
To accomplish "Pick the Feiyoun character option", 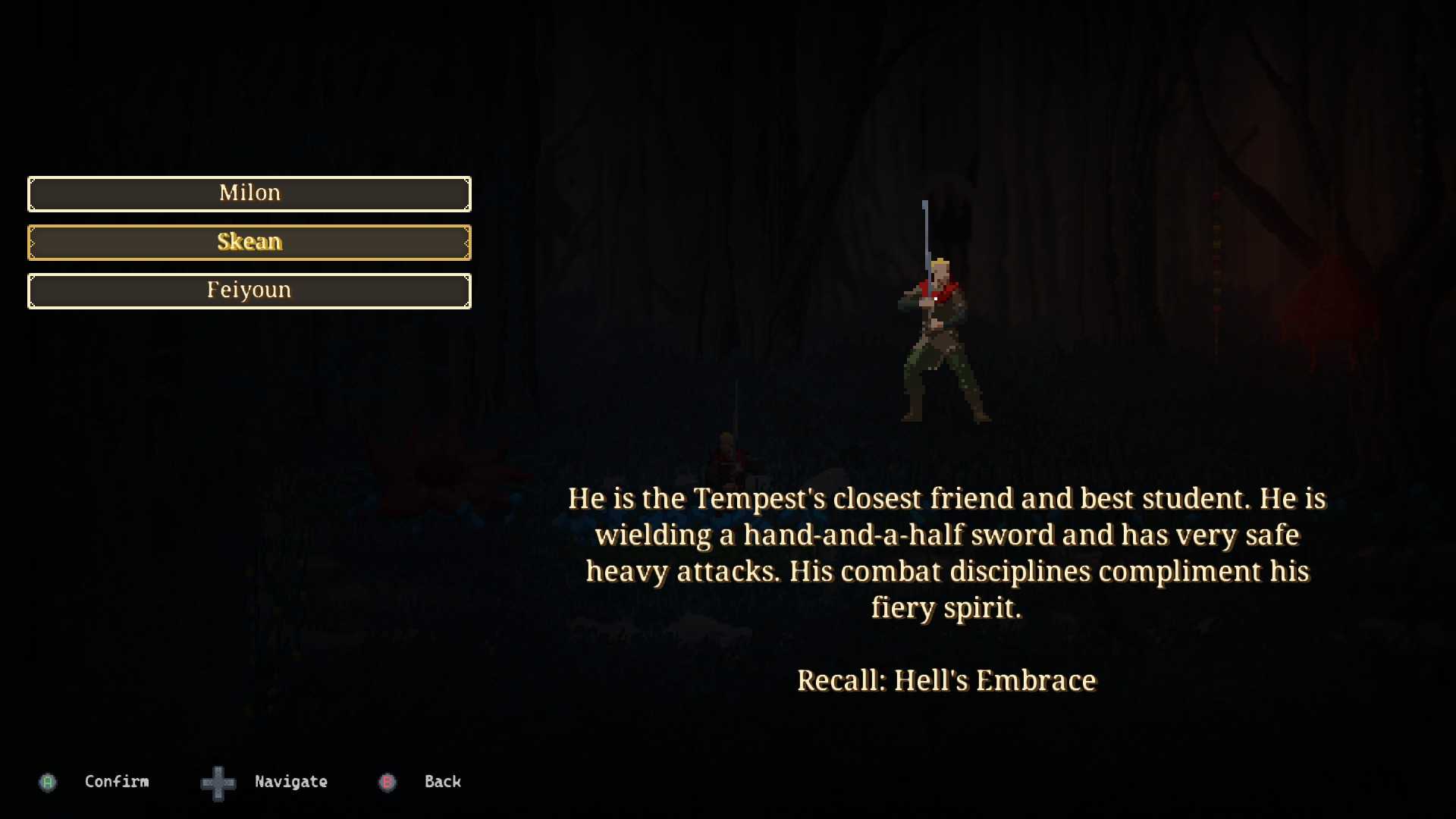I will 249,290.
